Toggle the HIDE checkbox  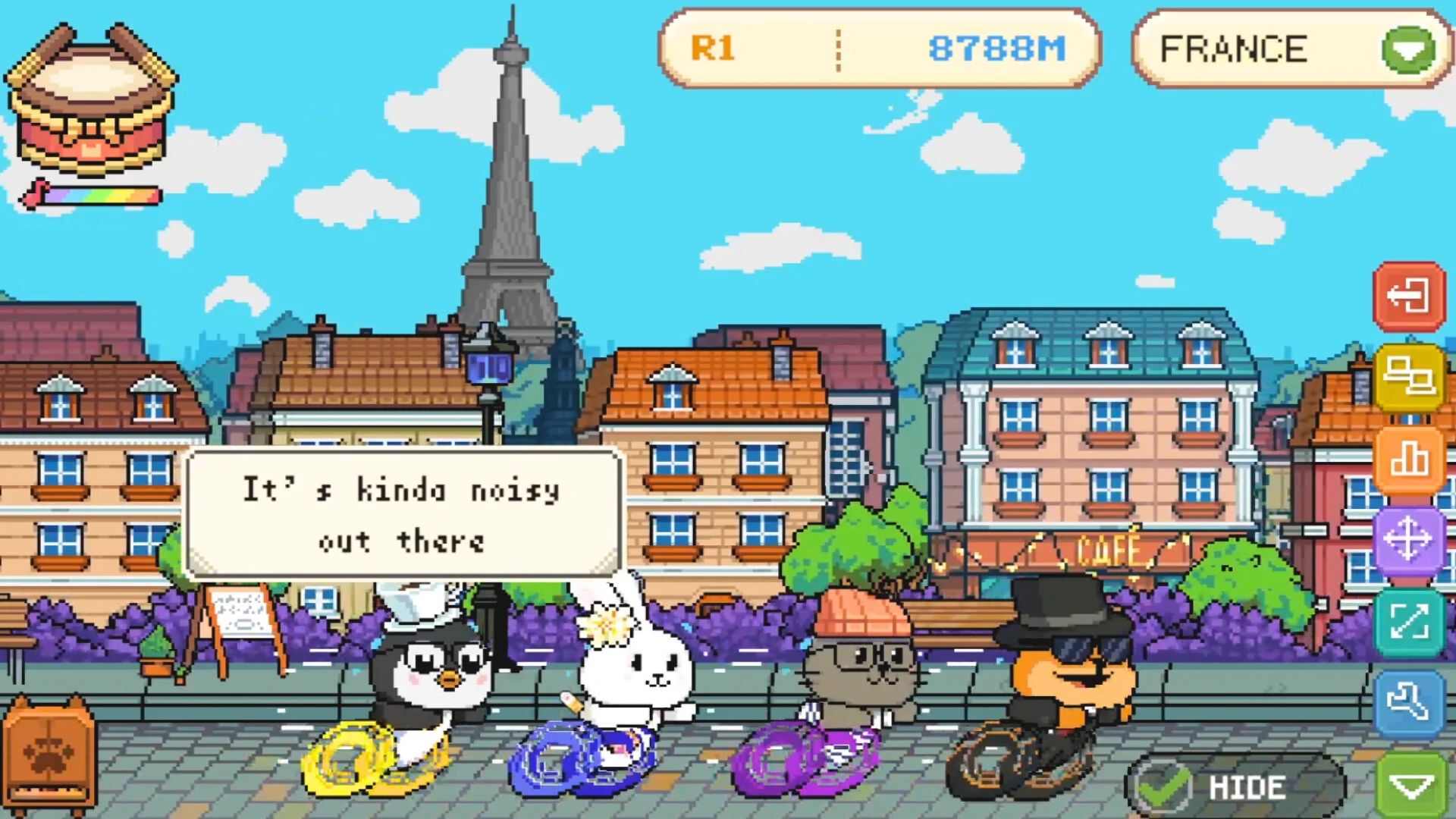click(x=1161, y=787)
